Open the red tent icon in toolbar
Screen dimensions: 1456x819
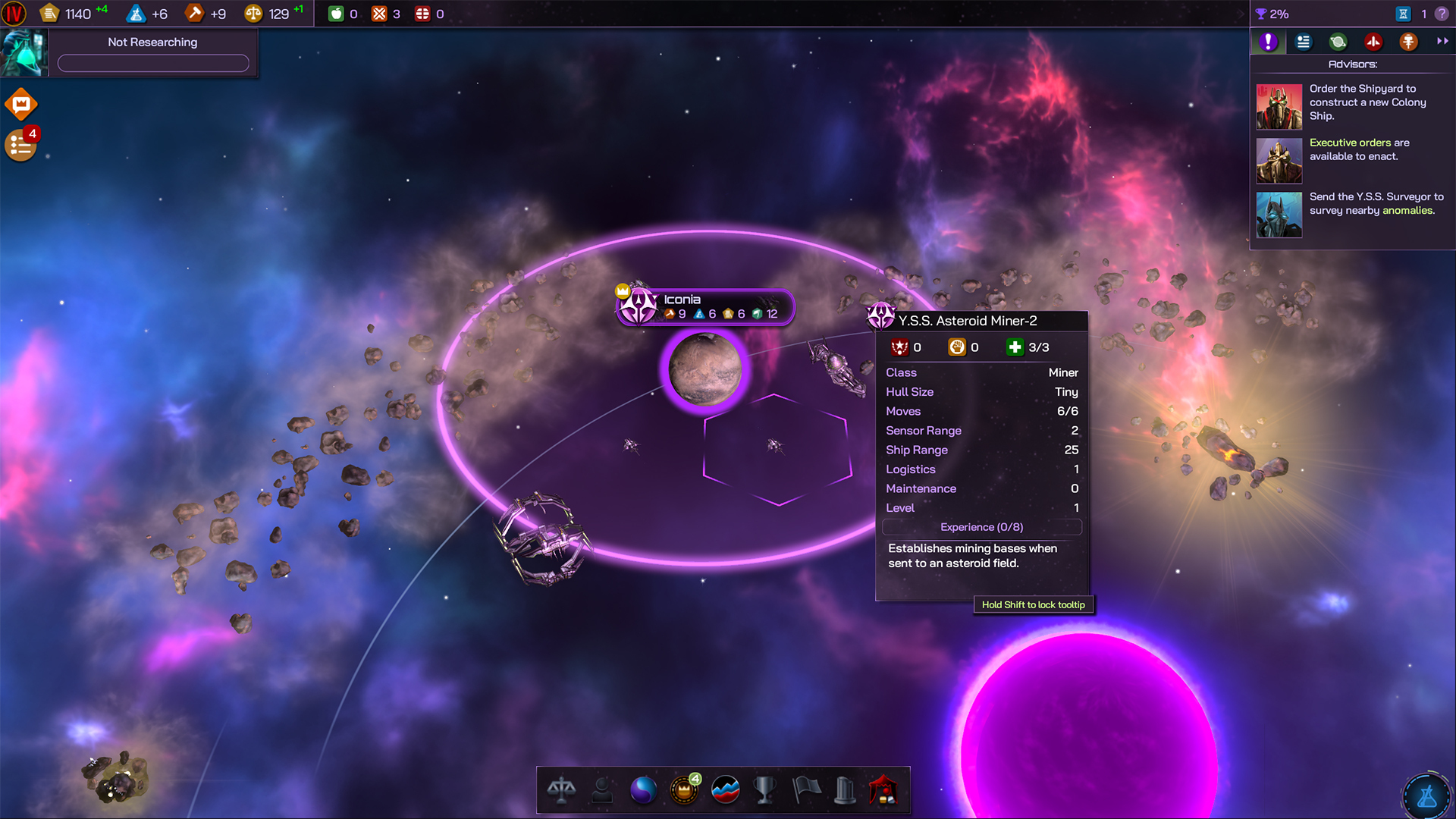[x=883, y=790]
